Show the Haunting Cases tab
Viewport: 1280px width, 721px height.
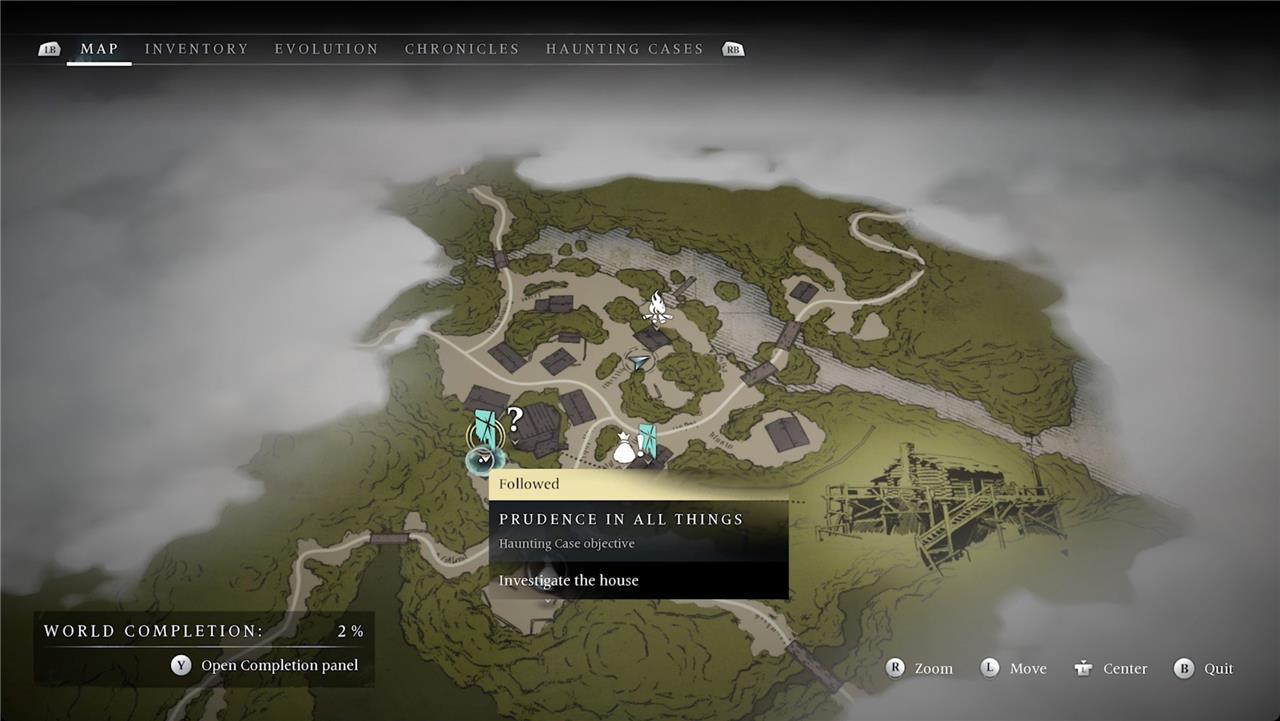tap(624, 49)
